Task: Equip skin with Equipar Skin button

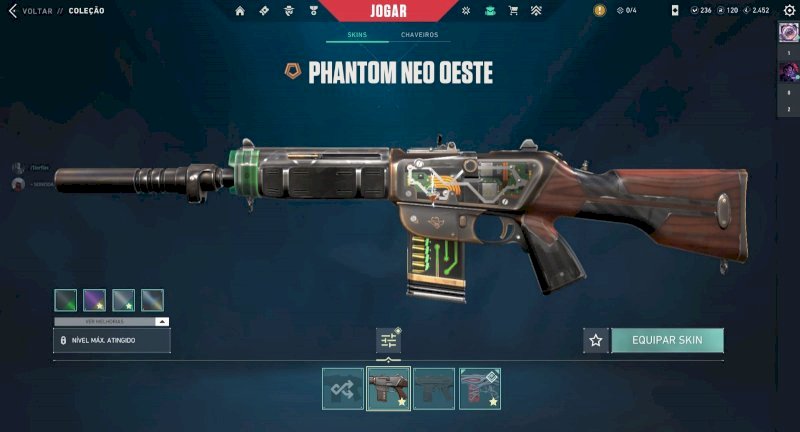Action: click(x=667, y=340)
